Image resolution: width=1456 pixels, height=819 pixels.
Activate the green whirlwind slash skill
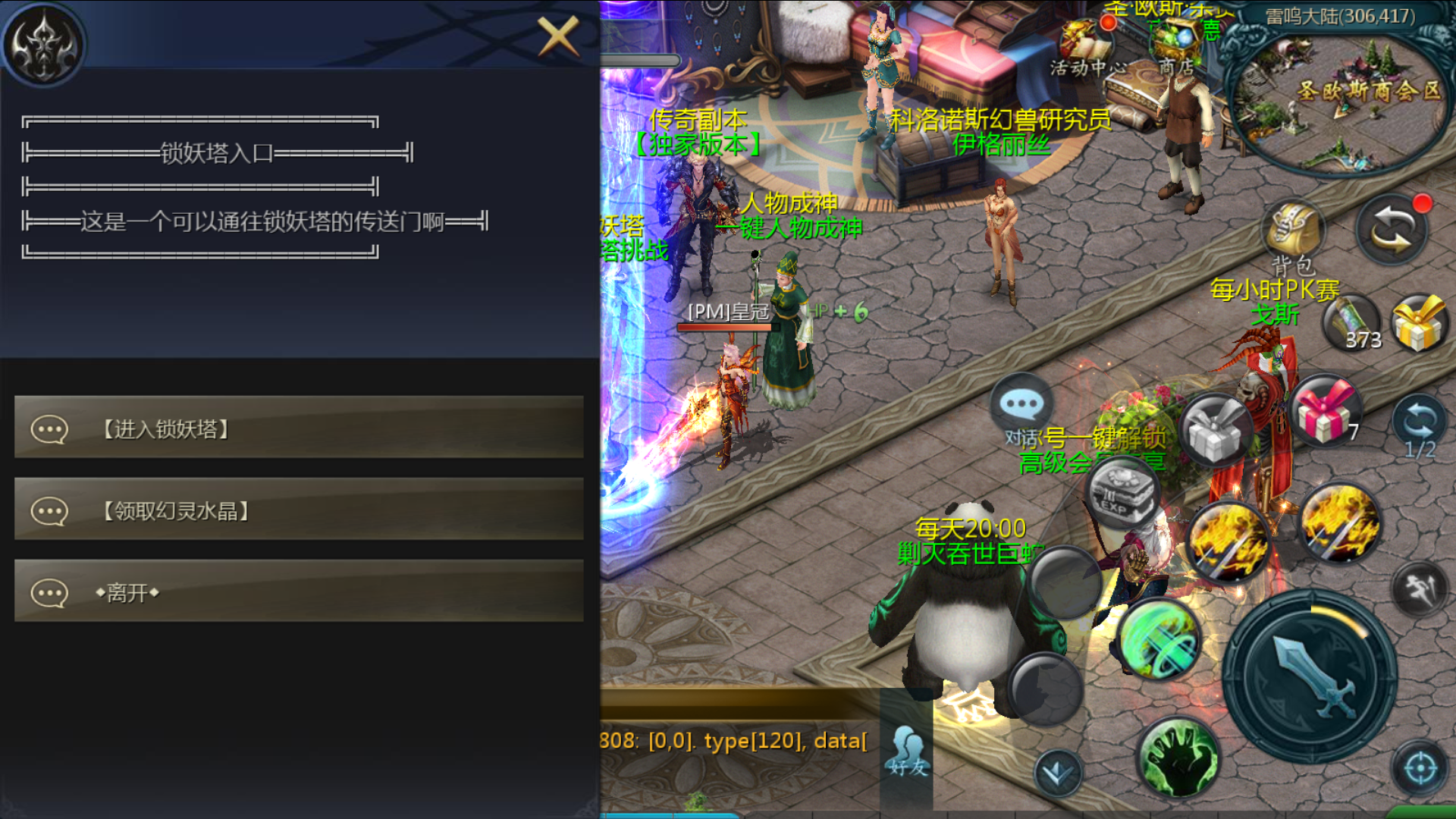1159,639
